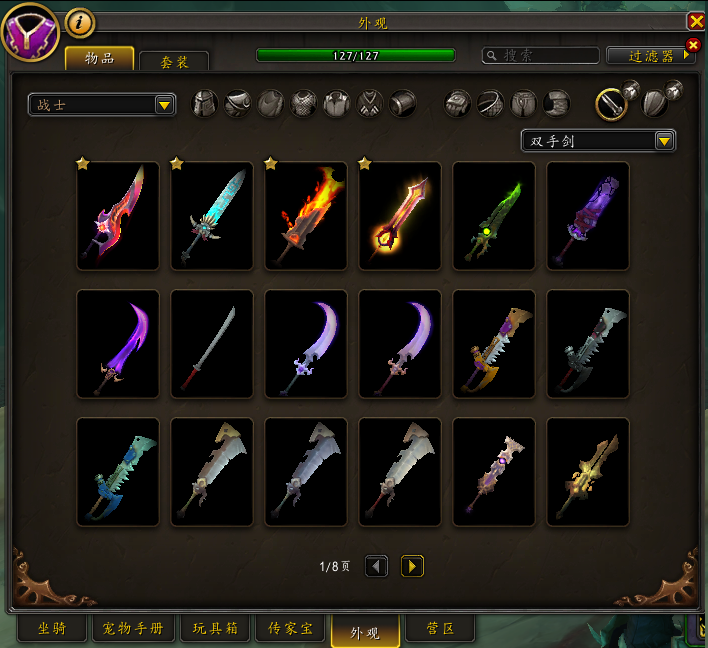The height and width of the screenshot is (648, 708).
Task: Show the 传家宝 heirlooms tab
Action: tap(290, 629)
